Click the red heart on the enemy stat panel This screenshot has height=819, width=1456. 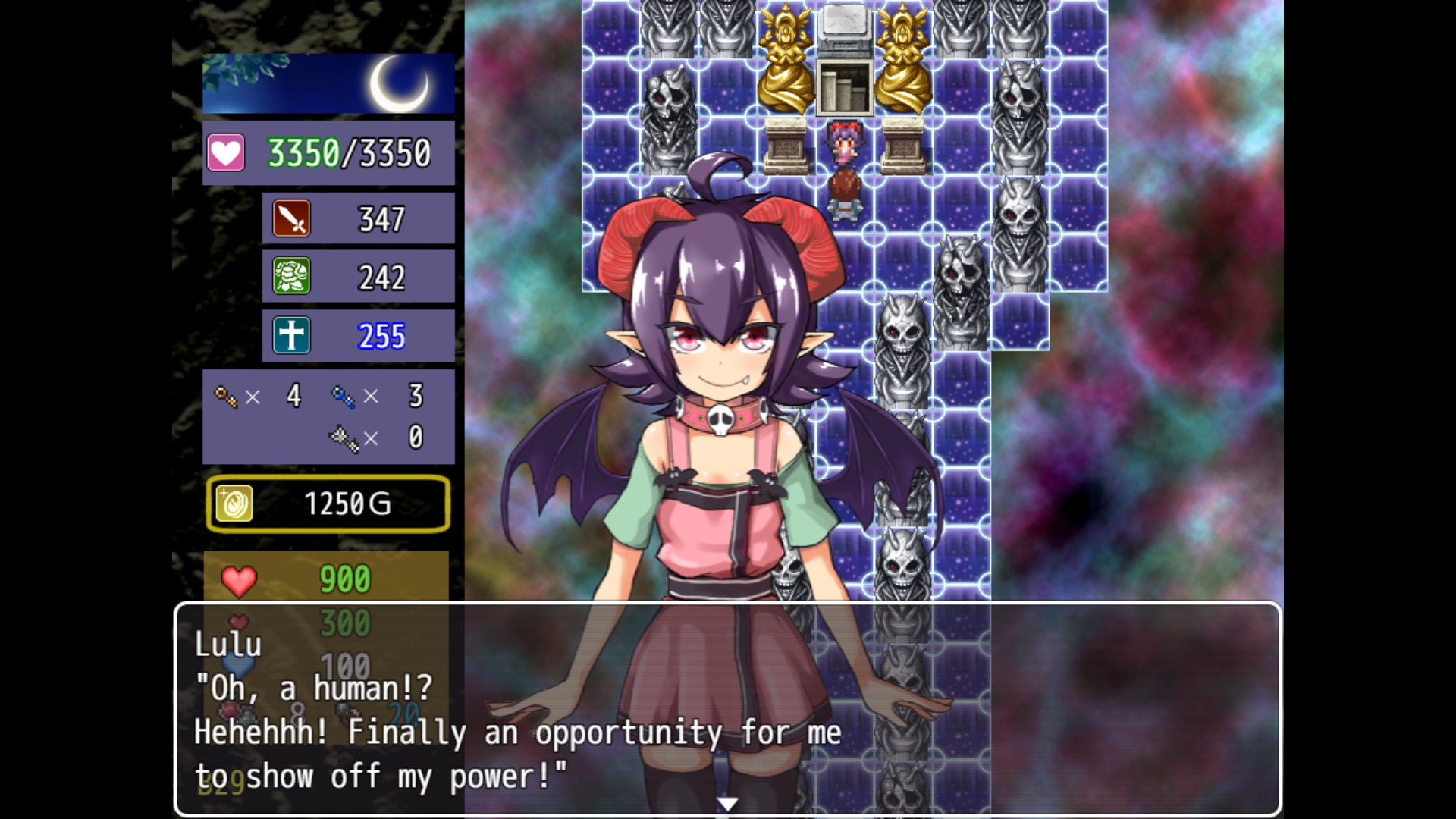click(x=237, y=580)
